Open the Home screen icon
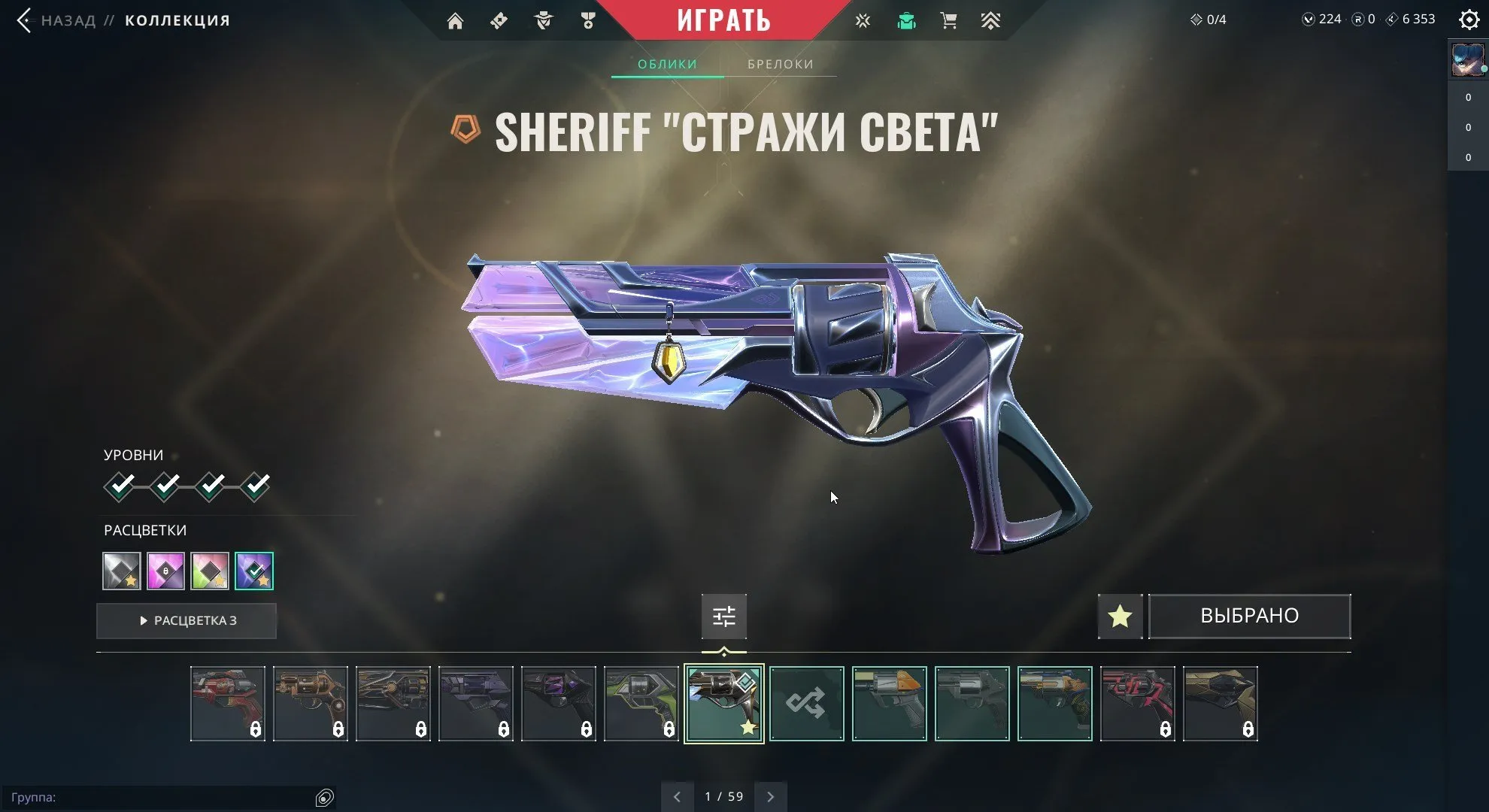 tap(456, 20)
